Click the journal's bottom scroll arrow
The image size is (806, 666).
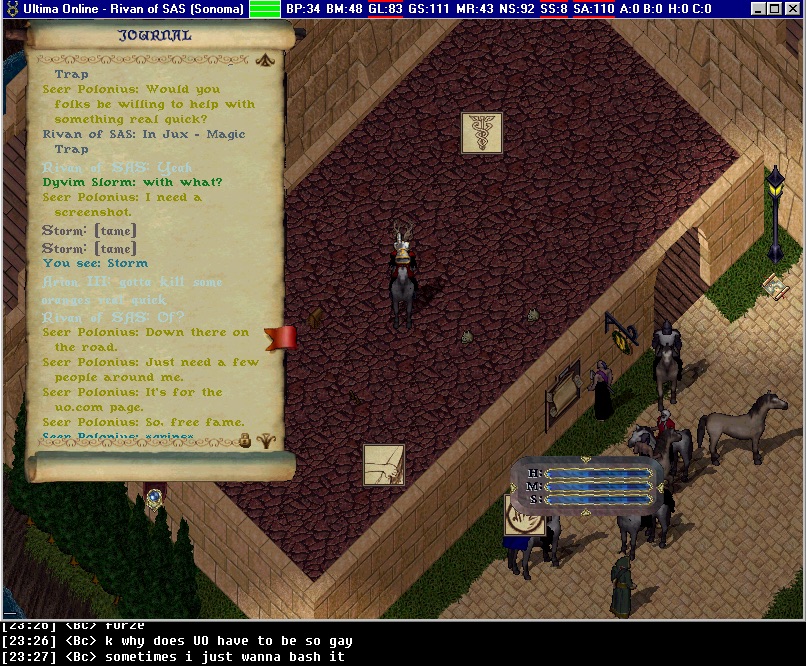[266, 440]
